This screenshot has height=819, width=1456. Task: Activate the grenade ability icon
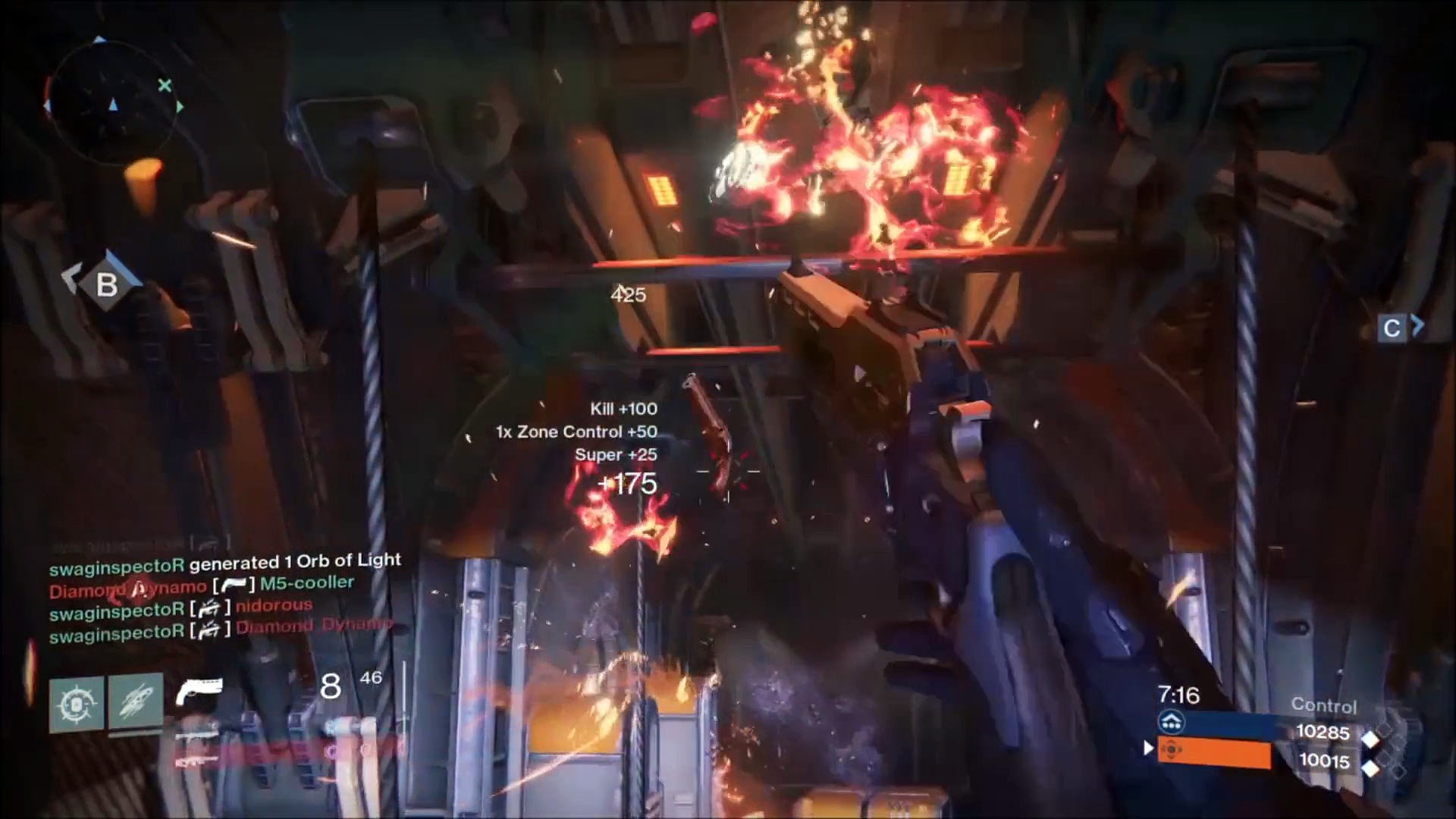[77, 704]
